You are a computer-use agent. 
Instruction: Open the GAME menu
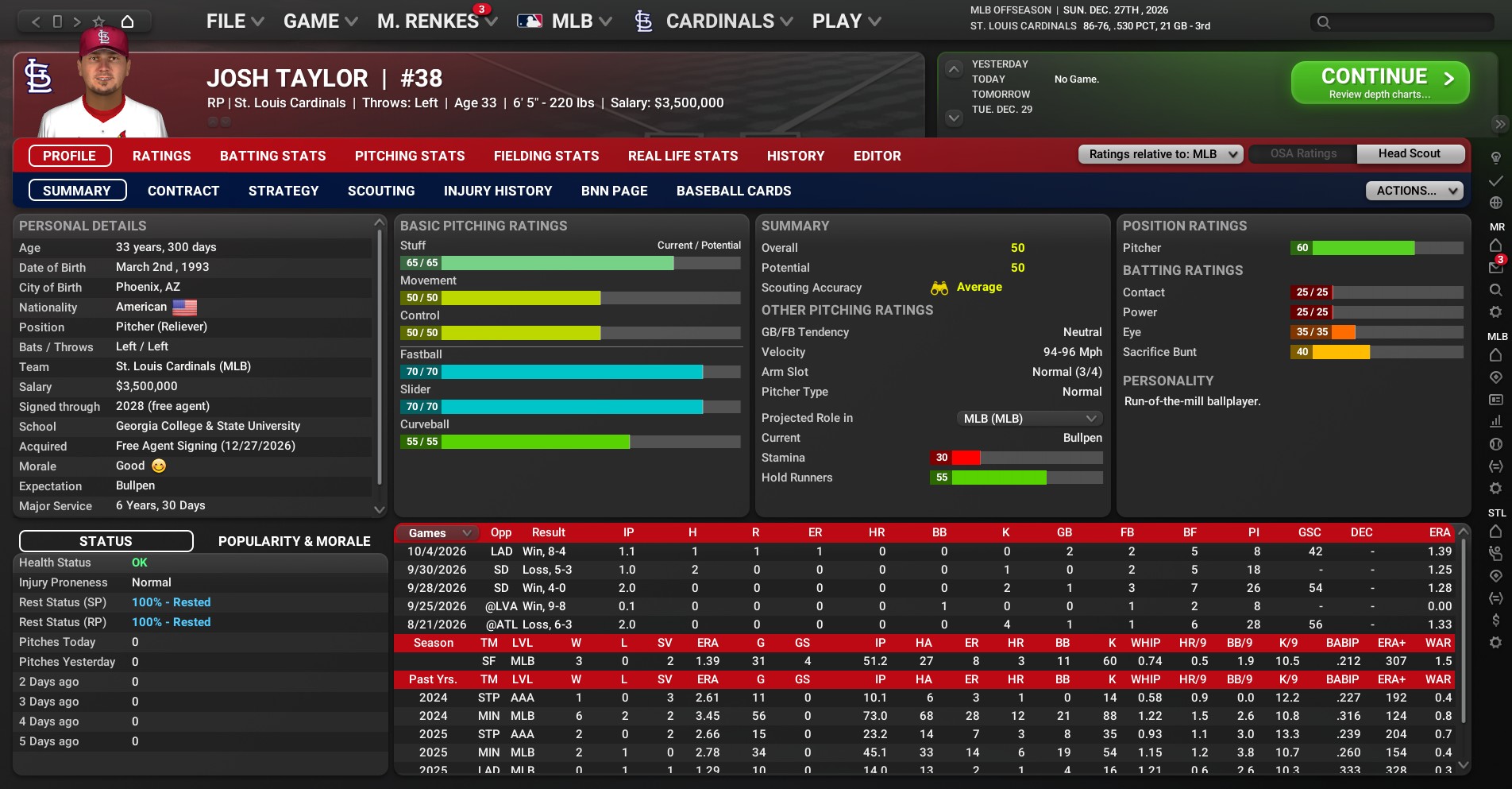coord(320,21)
